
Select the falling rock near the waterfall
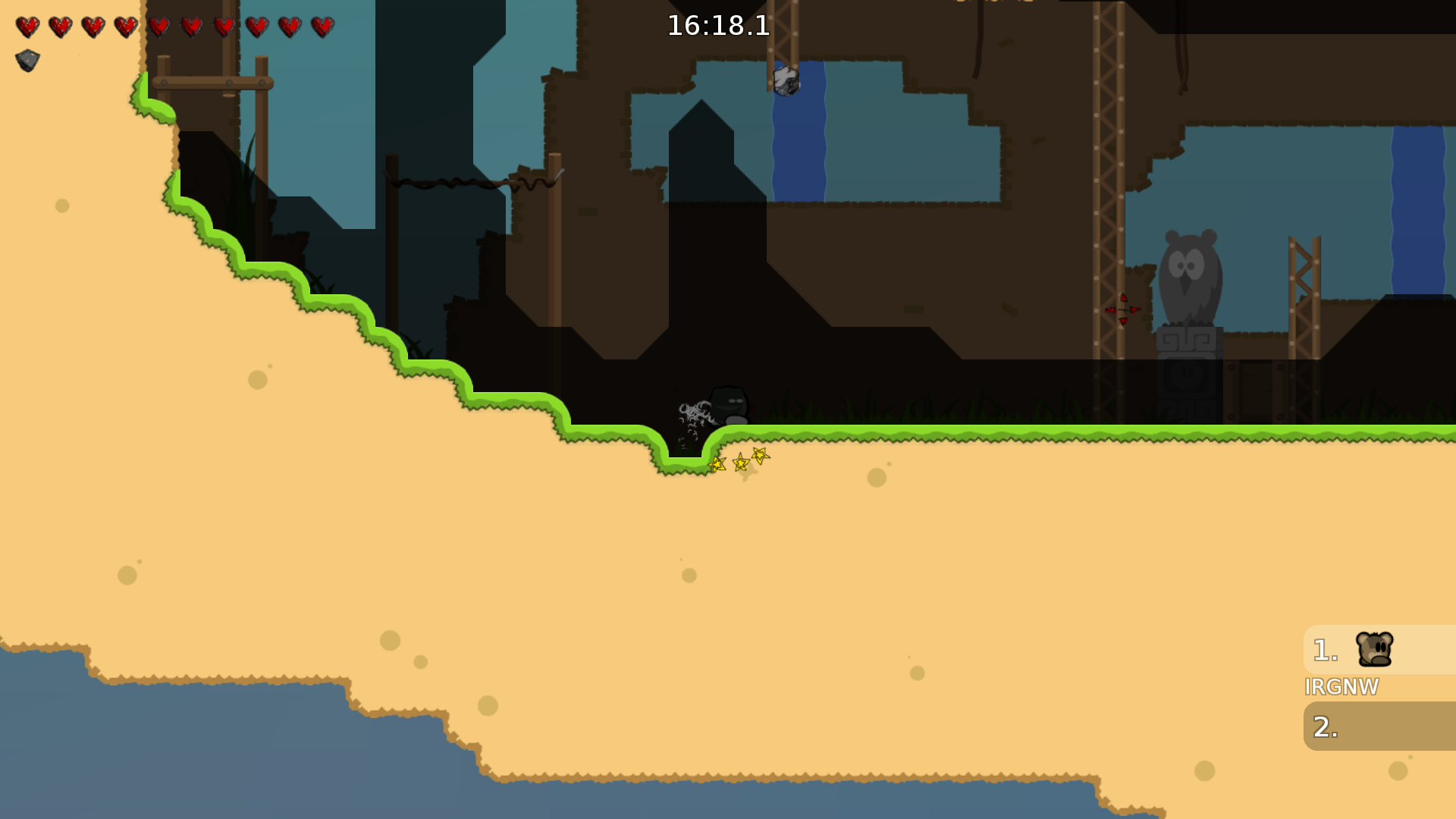tap(786, 80)
